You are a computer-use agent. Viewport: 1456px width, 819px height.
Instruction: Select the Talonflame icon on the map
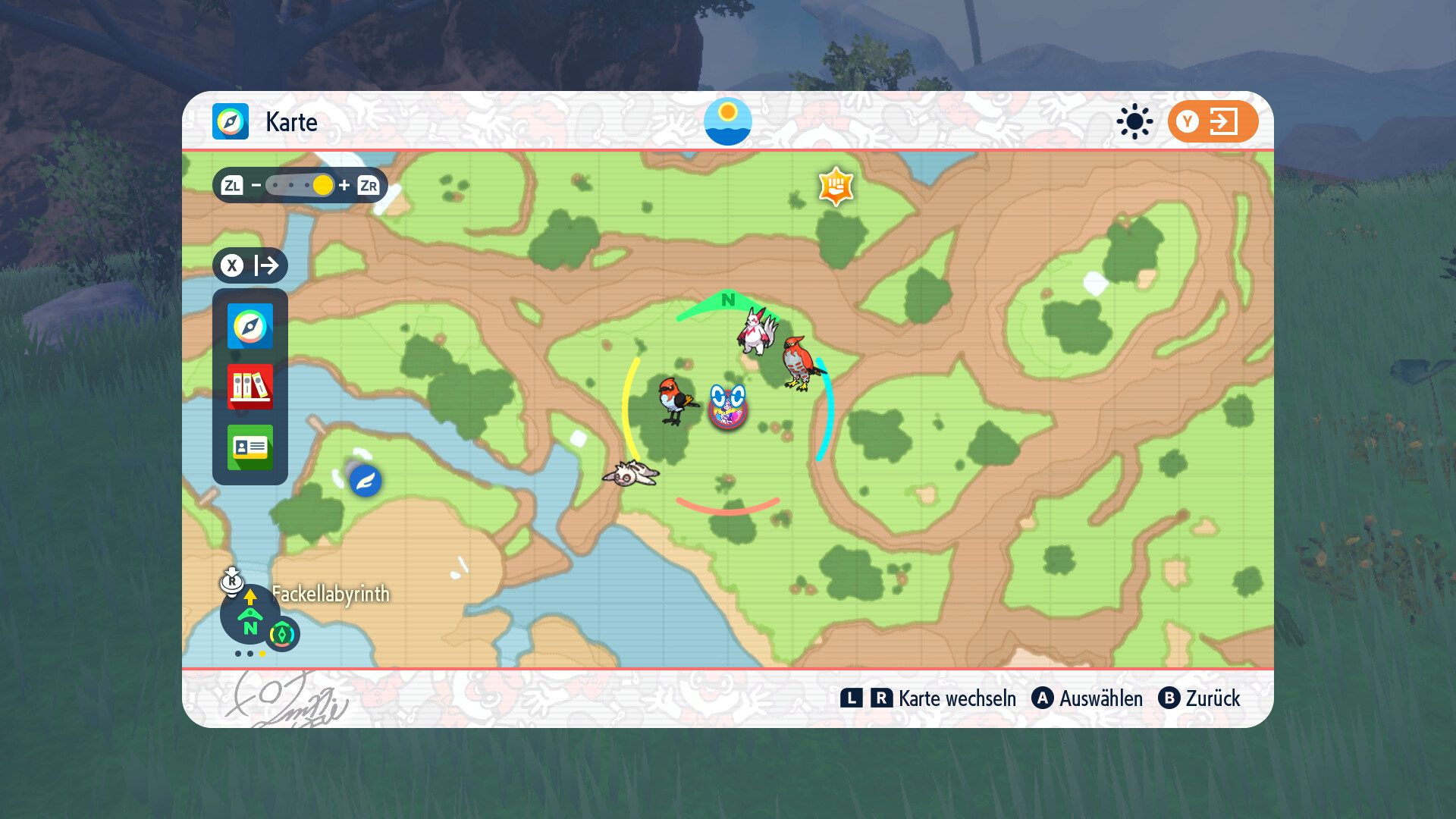pyautogui.click(x=800, y=363)
